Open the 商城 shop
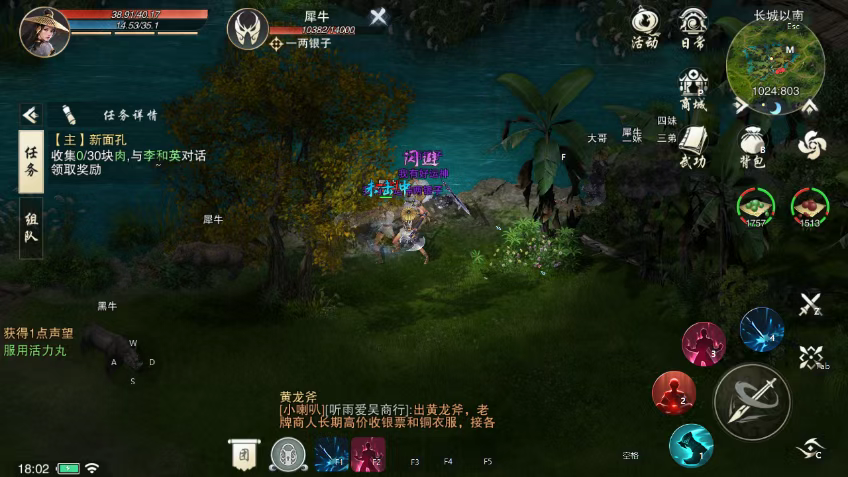Screen dimensions: 848x477 692,88
